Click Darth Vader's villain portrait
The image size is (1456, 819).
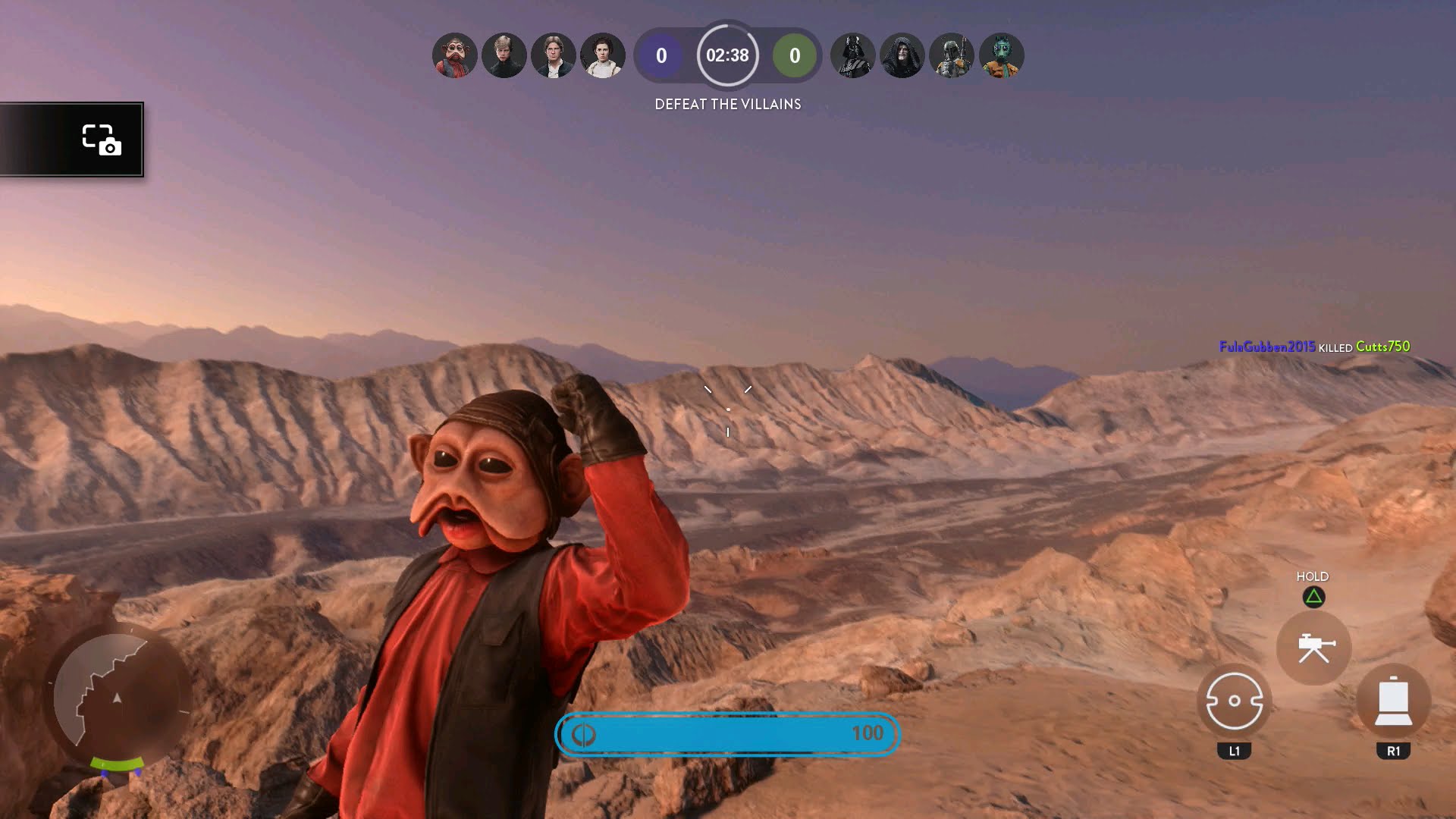(853, 55)
